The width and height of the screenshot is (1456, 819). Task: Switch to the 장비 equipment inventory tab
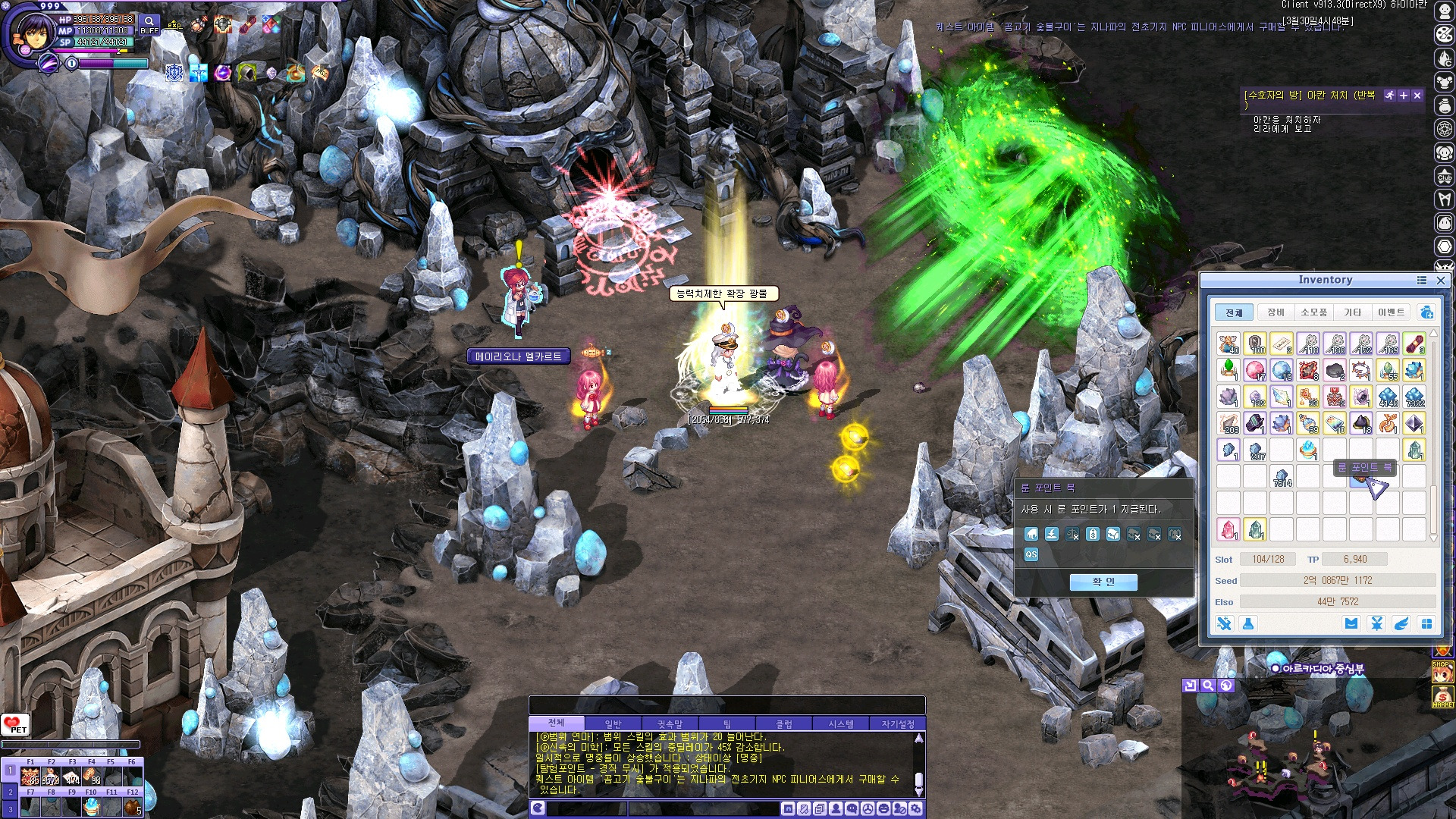1276,312
